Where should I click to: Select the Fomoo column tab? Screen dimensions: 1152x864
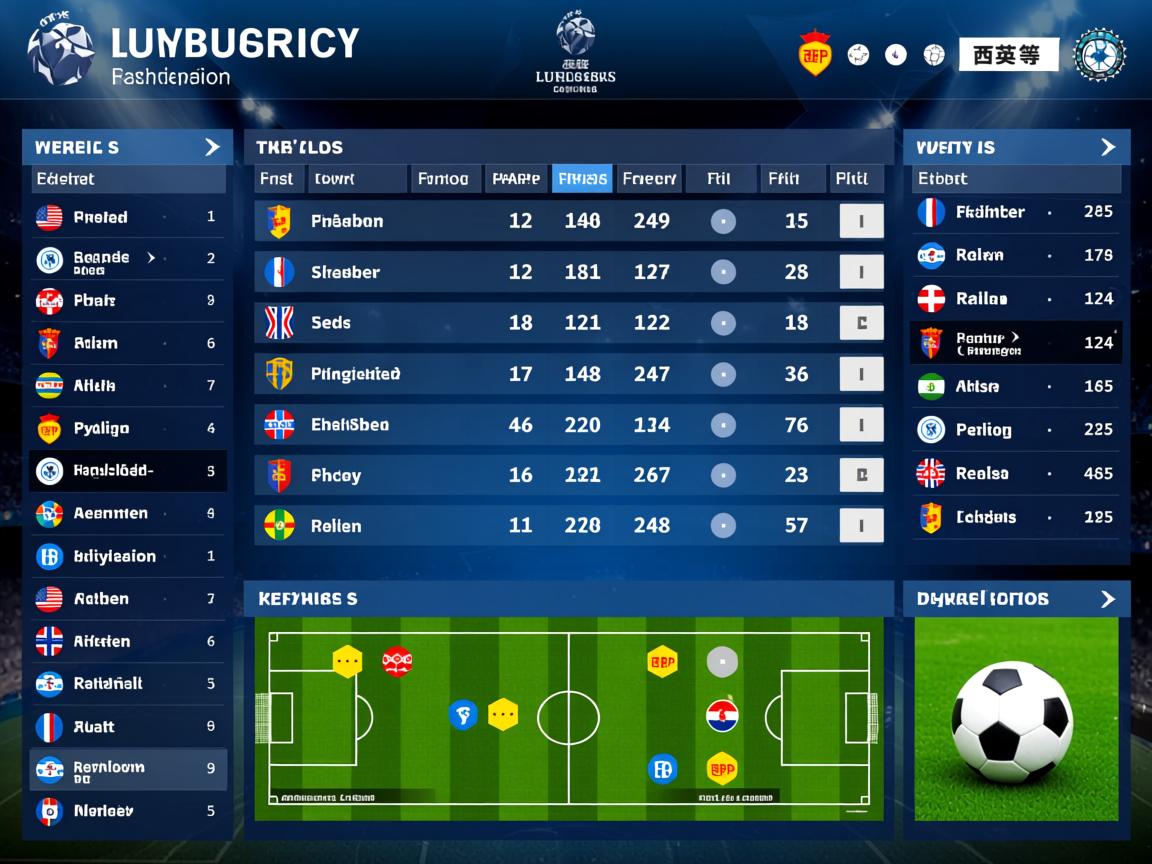[443, 179]
